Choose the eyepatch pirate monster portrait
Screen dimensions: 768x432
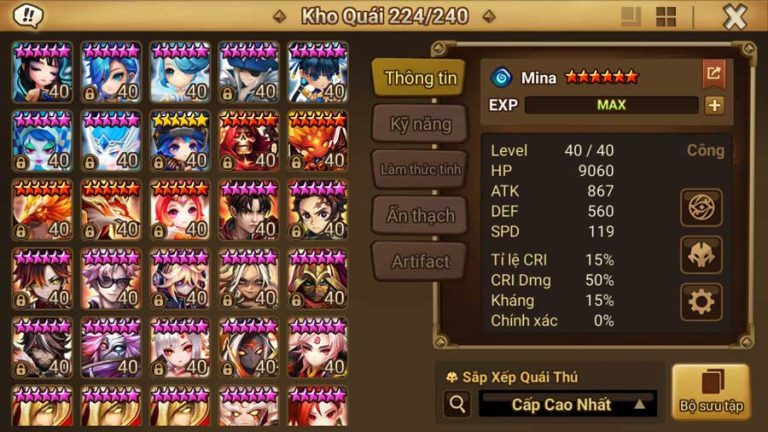point(250,72)
